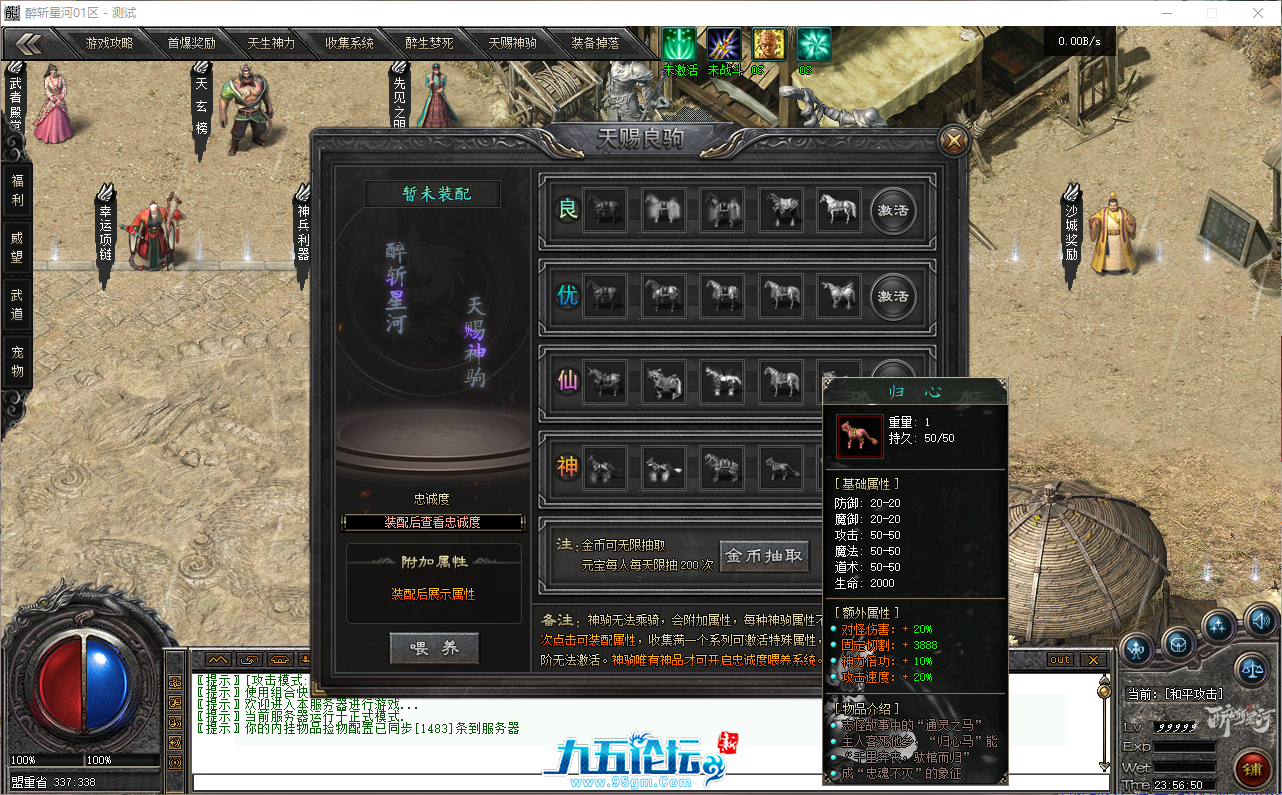Mute sound using the speaker icon
Image resolution: width=1282 pixels, height=795 pixels.
click(1261, 621)
